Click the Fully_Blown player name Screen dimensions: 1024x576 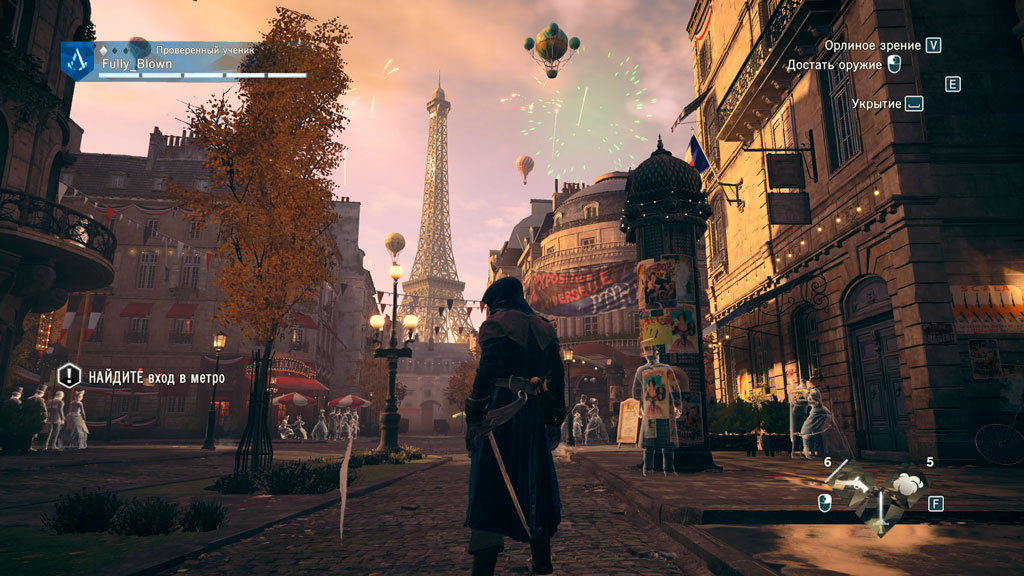[137, 64]
